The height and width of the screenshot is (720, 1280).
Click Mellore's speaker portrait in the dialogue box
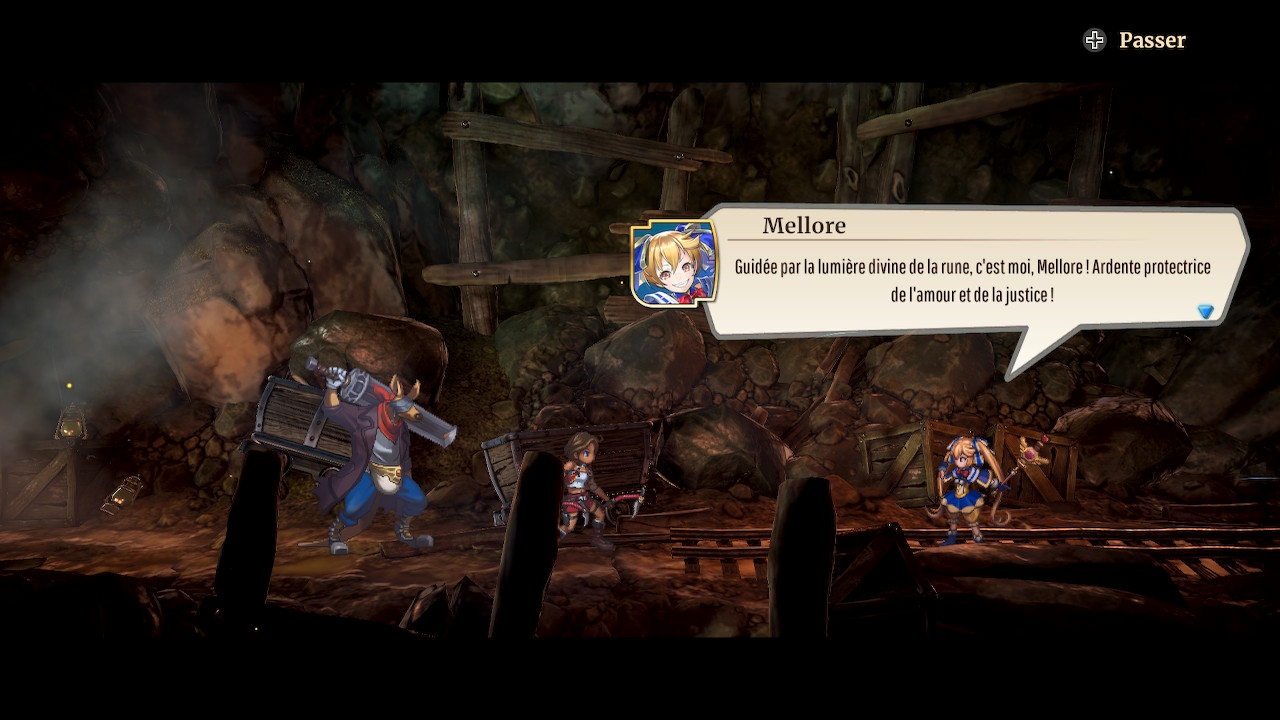coord(674,264)
